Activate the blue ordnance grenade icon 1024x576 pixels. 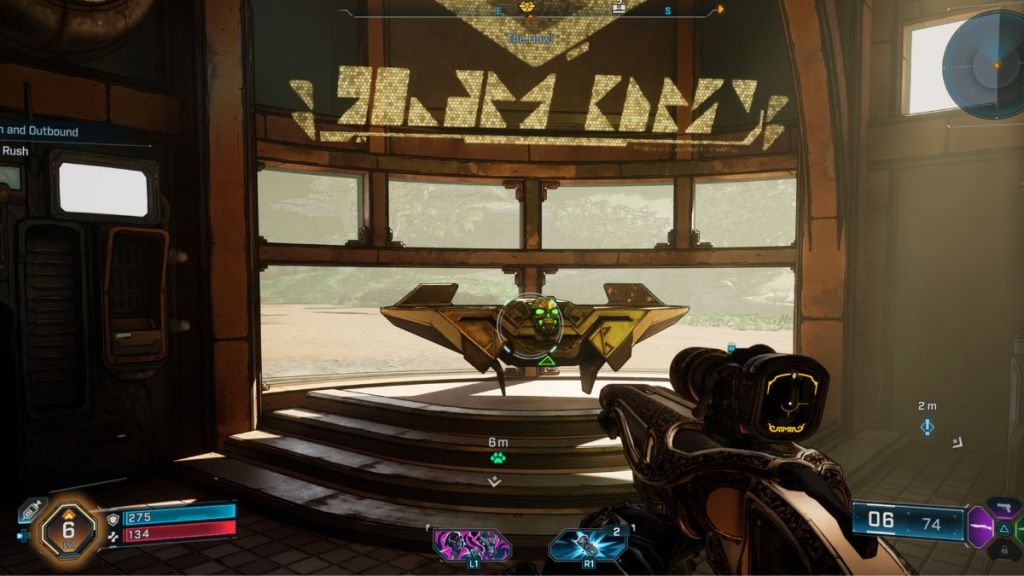click(x=588, y=545)
